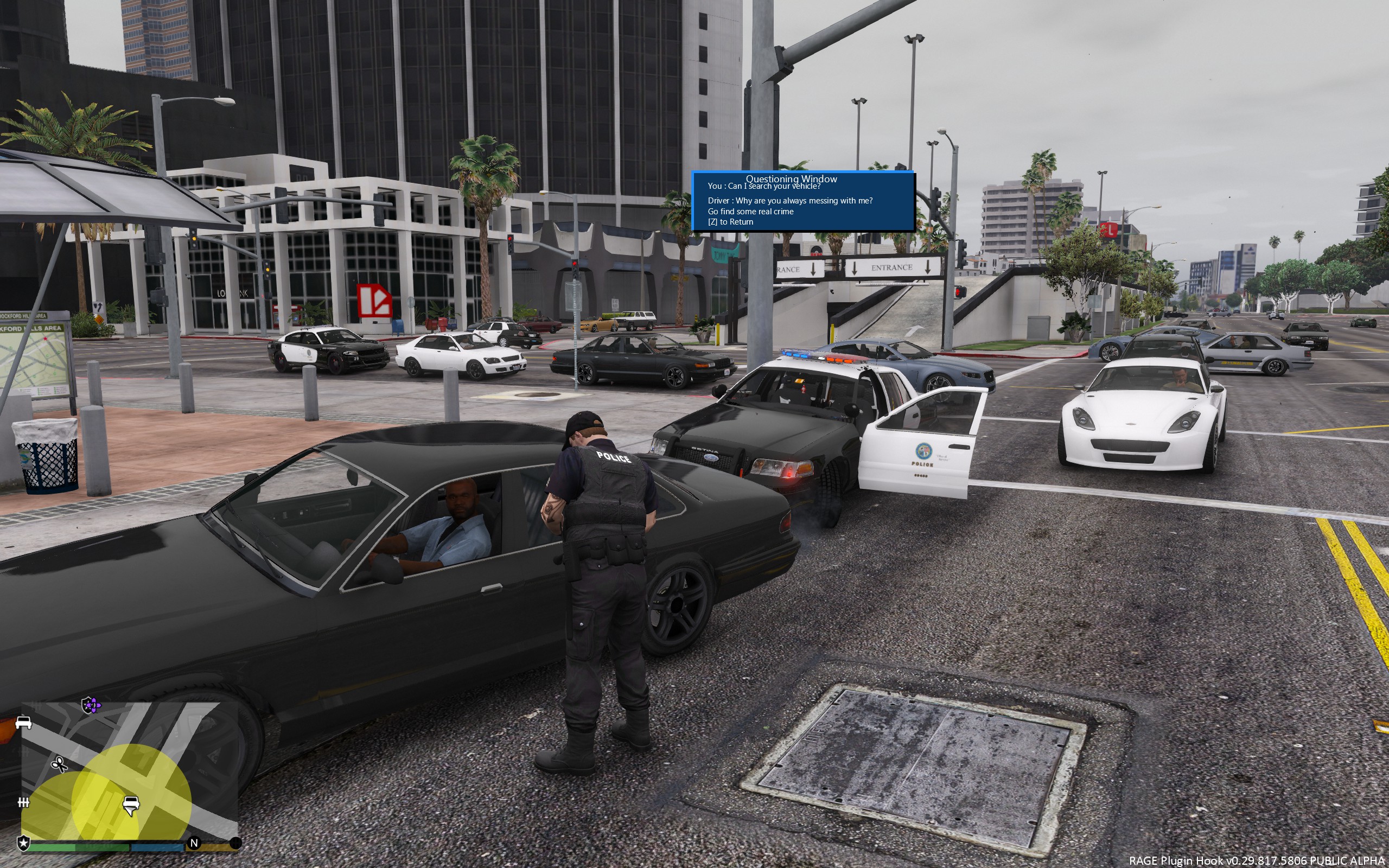1389x868 pixels.
Task: Click the police shield star blip
Action: tap(23, 843)
